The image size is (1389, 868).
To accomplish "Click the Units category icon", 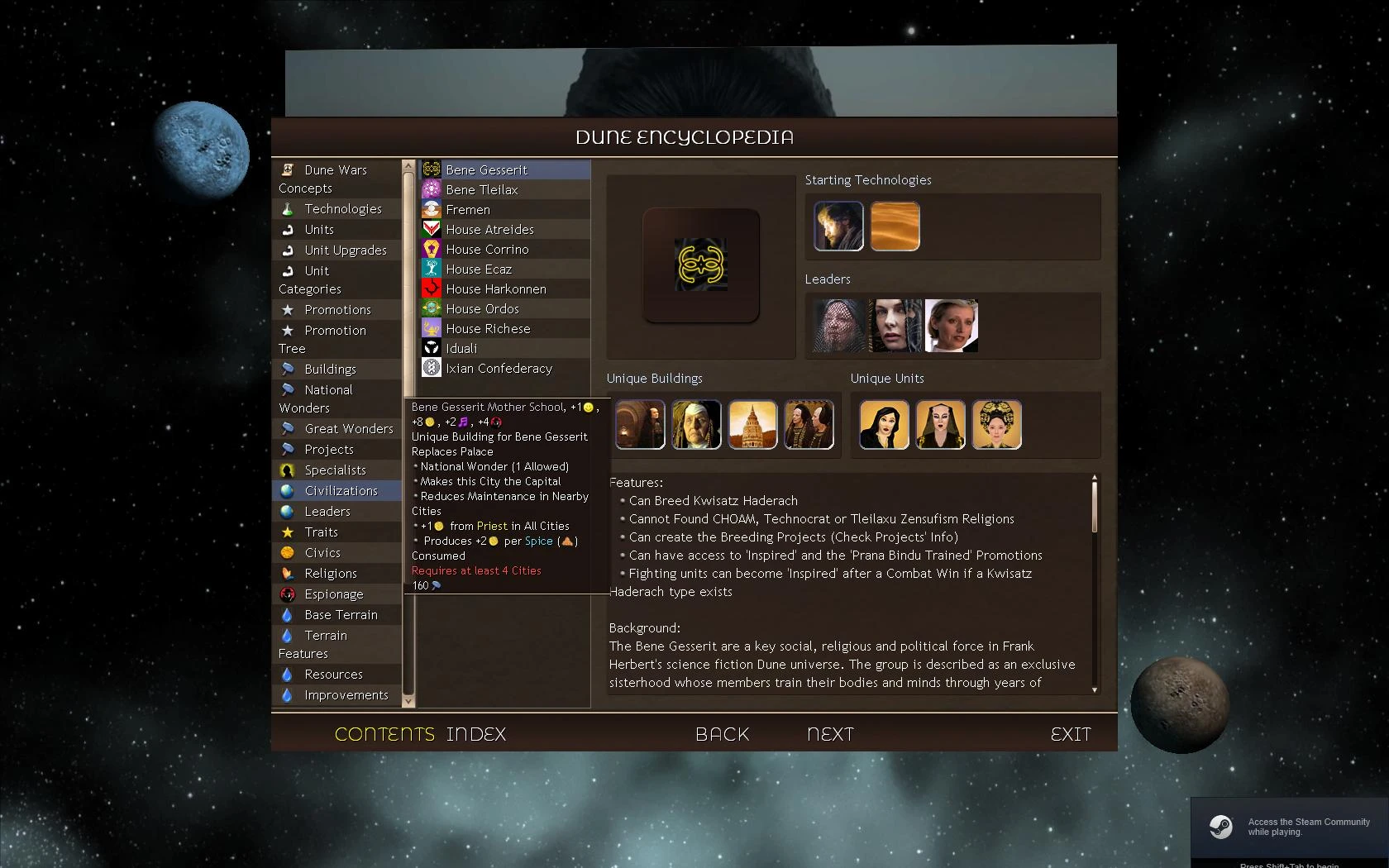I will (288, 229).
